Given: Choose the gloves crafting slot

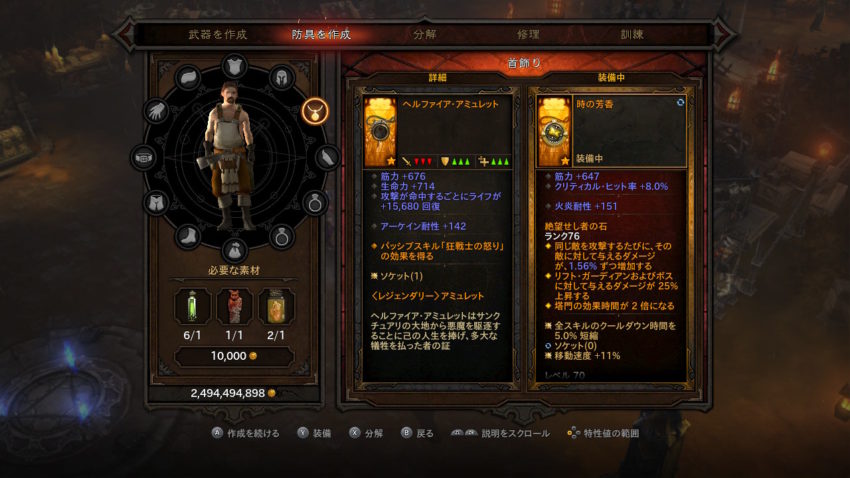Looking at the screenshot, I should [157, 111].
